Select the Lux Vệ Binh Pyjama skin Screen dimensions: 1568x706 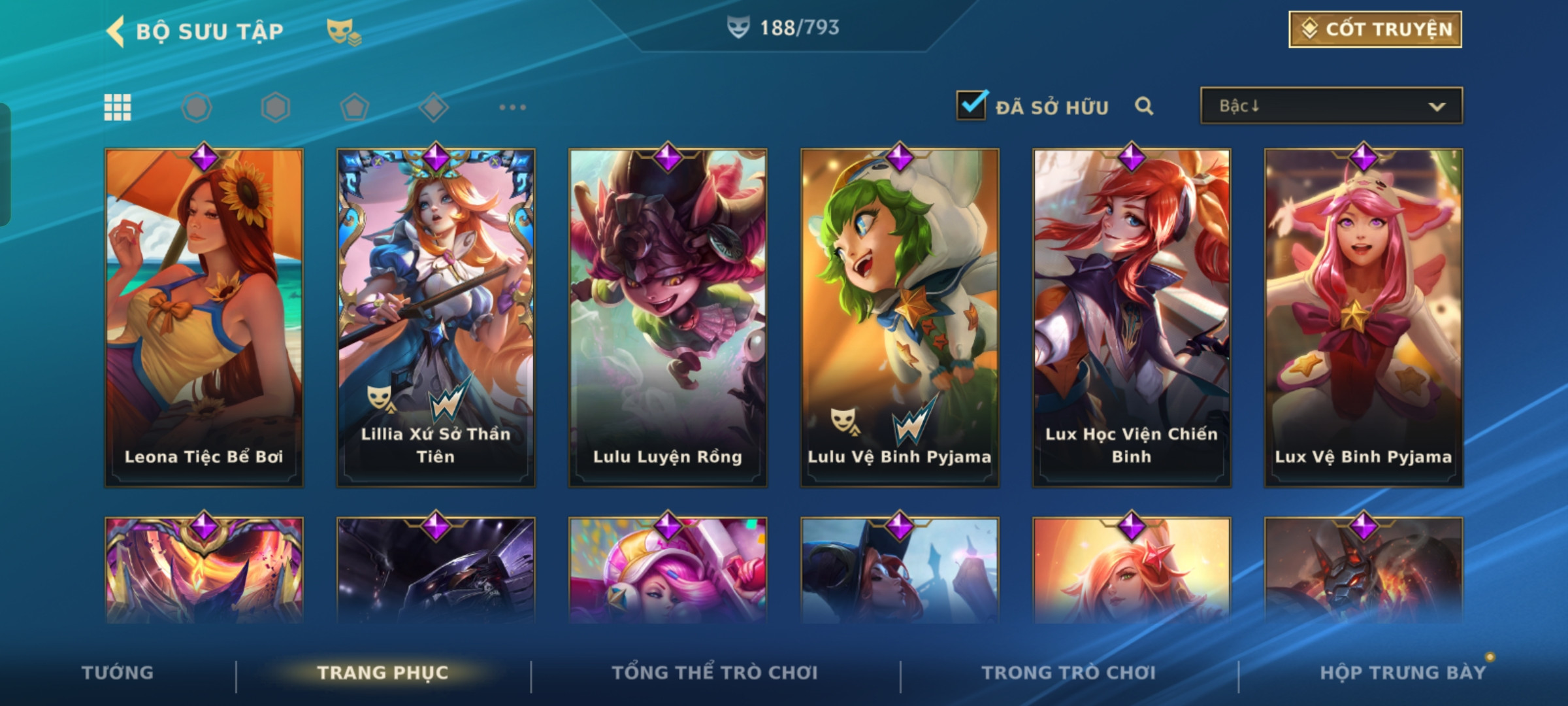tap(1364, 318)
